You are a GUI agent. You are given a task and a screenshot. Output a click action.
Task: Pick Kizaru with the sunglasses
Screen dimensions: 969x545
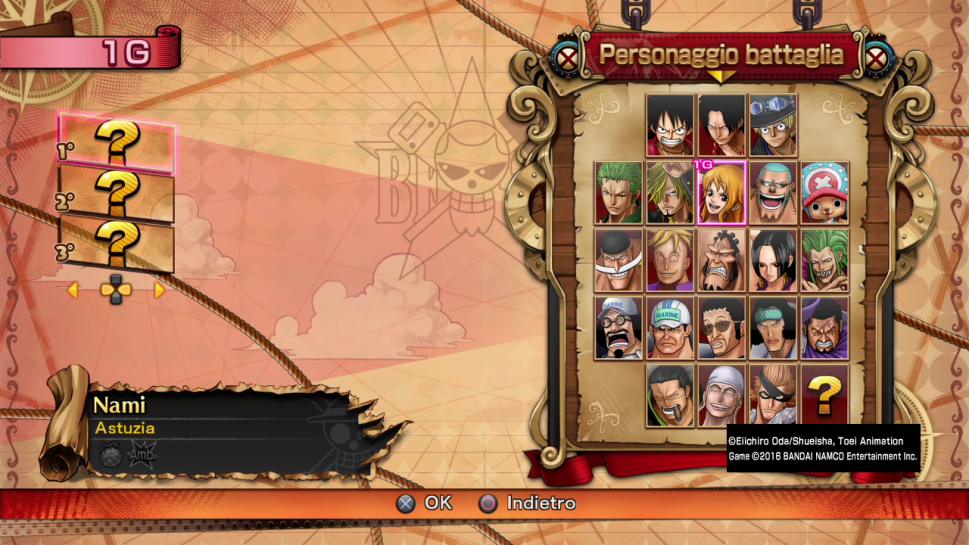721,327
